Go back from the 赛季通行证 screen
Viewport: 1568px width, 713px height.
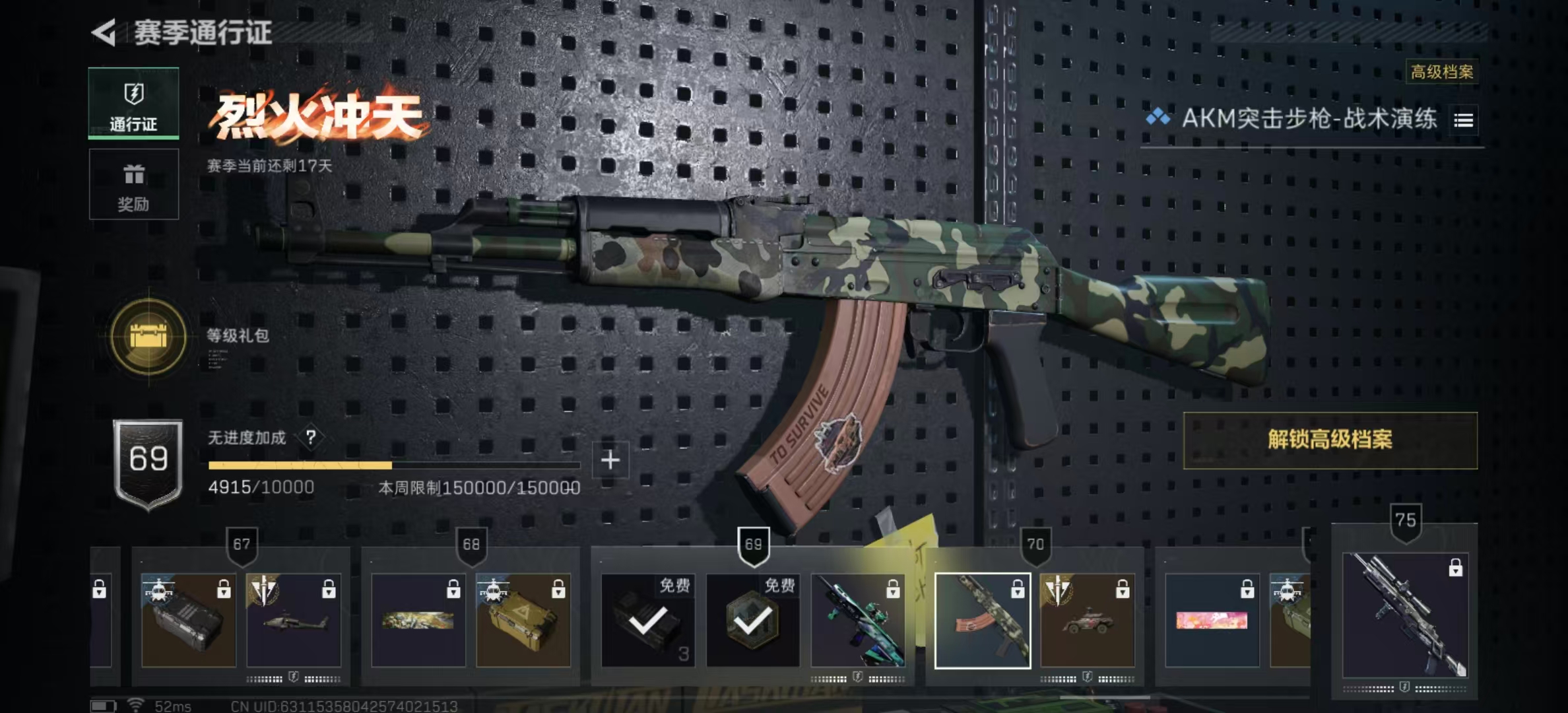[104, 32]
